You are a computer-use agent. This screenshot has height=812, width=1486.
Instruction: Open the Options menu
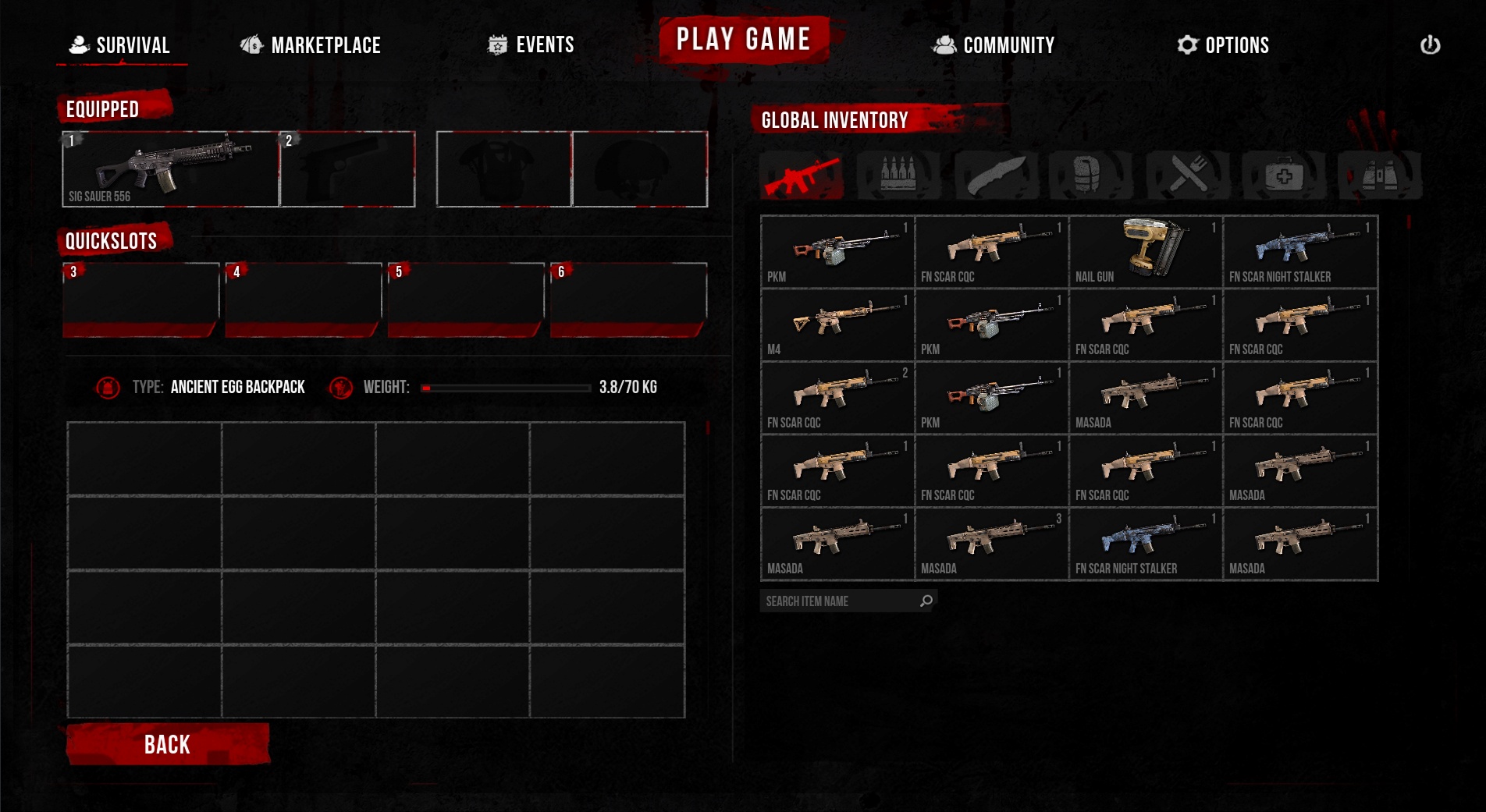click(x=1223, y=45)
